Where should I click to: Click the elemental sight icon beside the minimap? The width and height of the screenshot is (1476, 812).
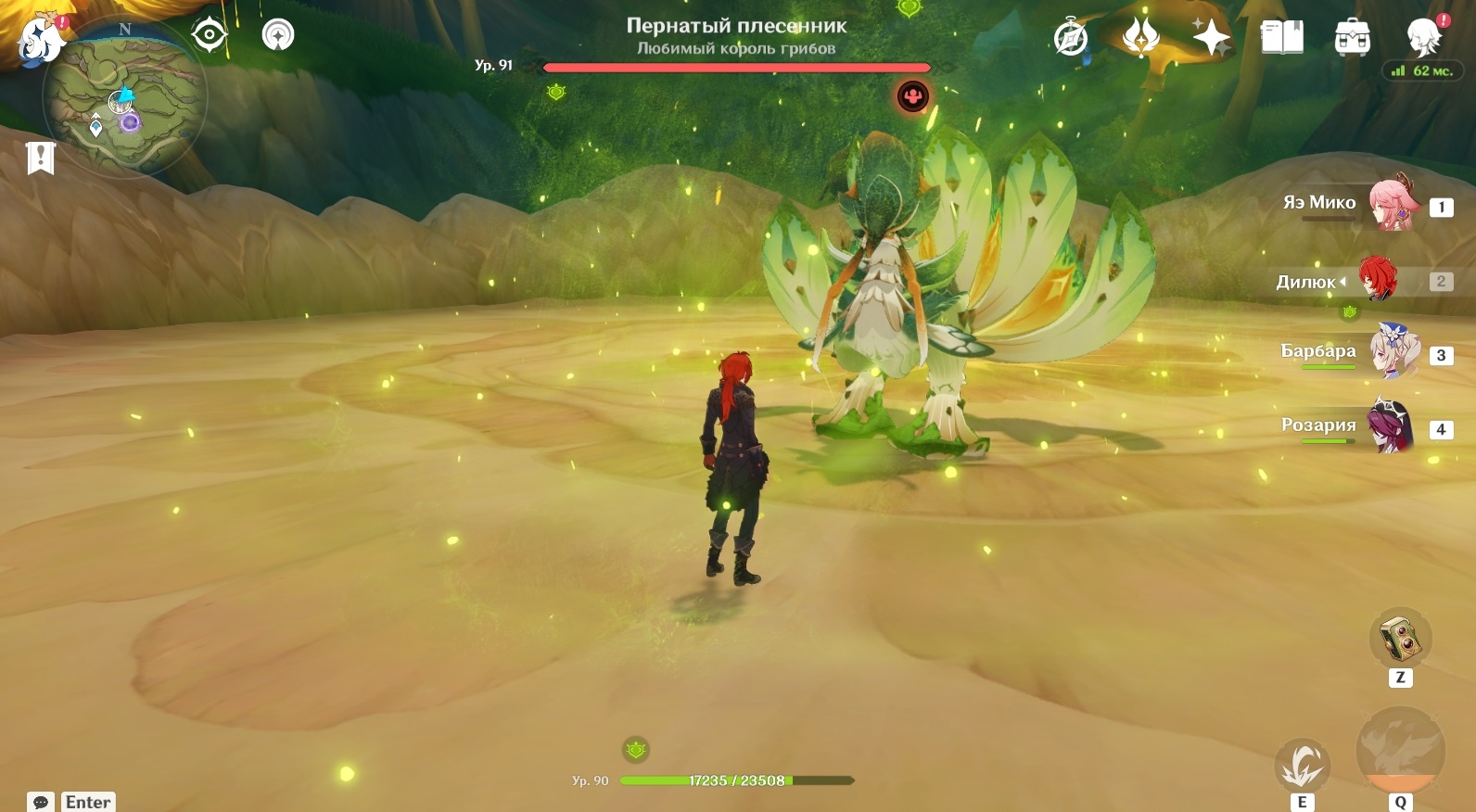(278, 35)
